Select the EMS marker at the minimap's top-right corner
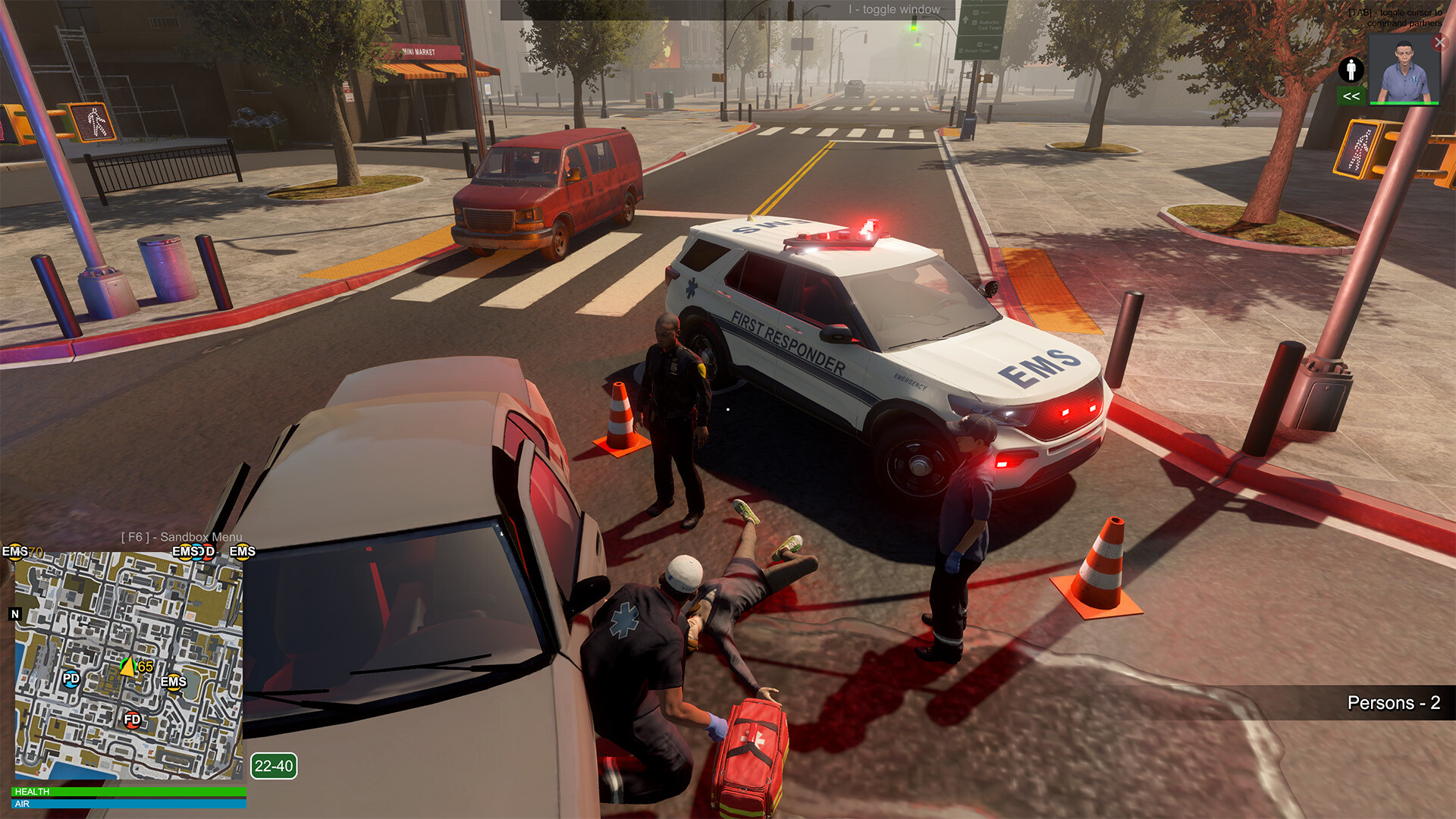Image resolution: width=1456 pixels, height=819 pixels. (242, 551)
